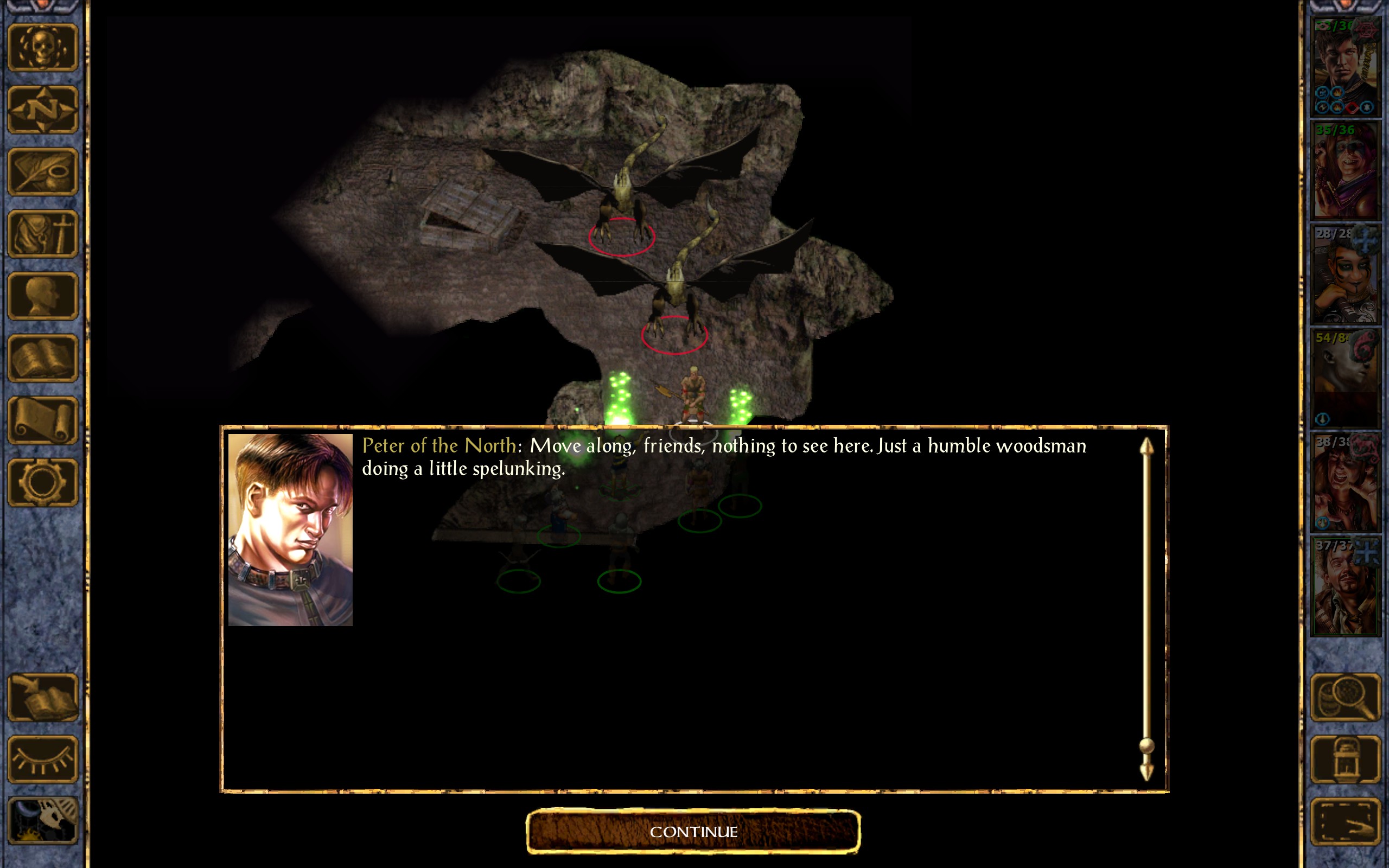The image size is (1389, 868).
Task: Open the mage spellbook icon
Action: tap(42, 358)
